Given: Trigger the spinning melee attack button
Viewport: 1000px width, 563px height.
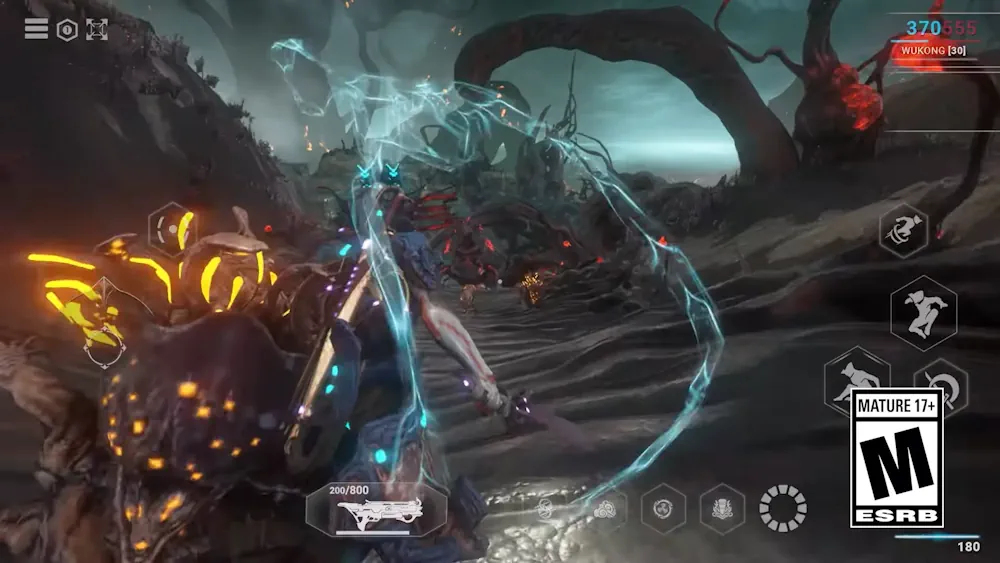Looking at the screenshot, I should click(x=904, y=229).
